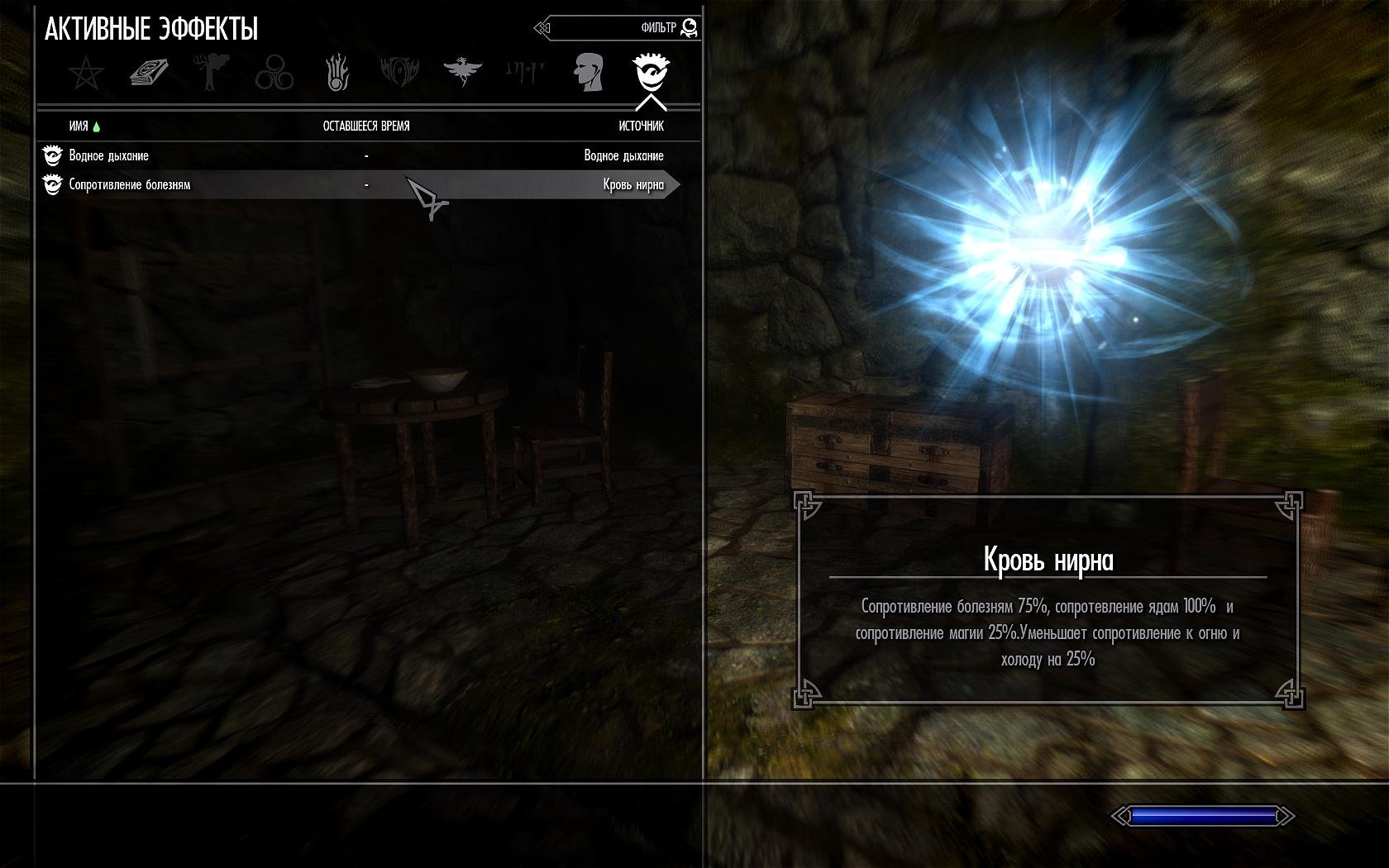Viewport: 1389px width, 868px height.
Task: Show all spells via the spellbook icon
Action: pyautogui.click(x=150, y=73)
